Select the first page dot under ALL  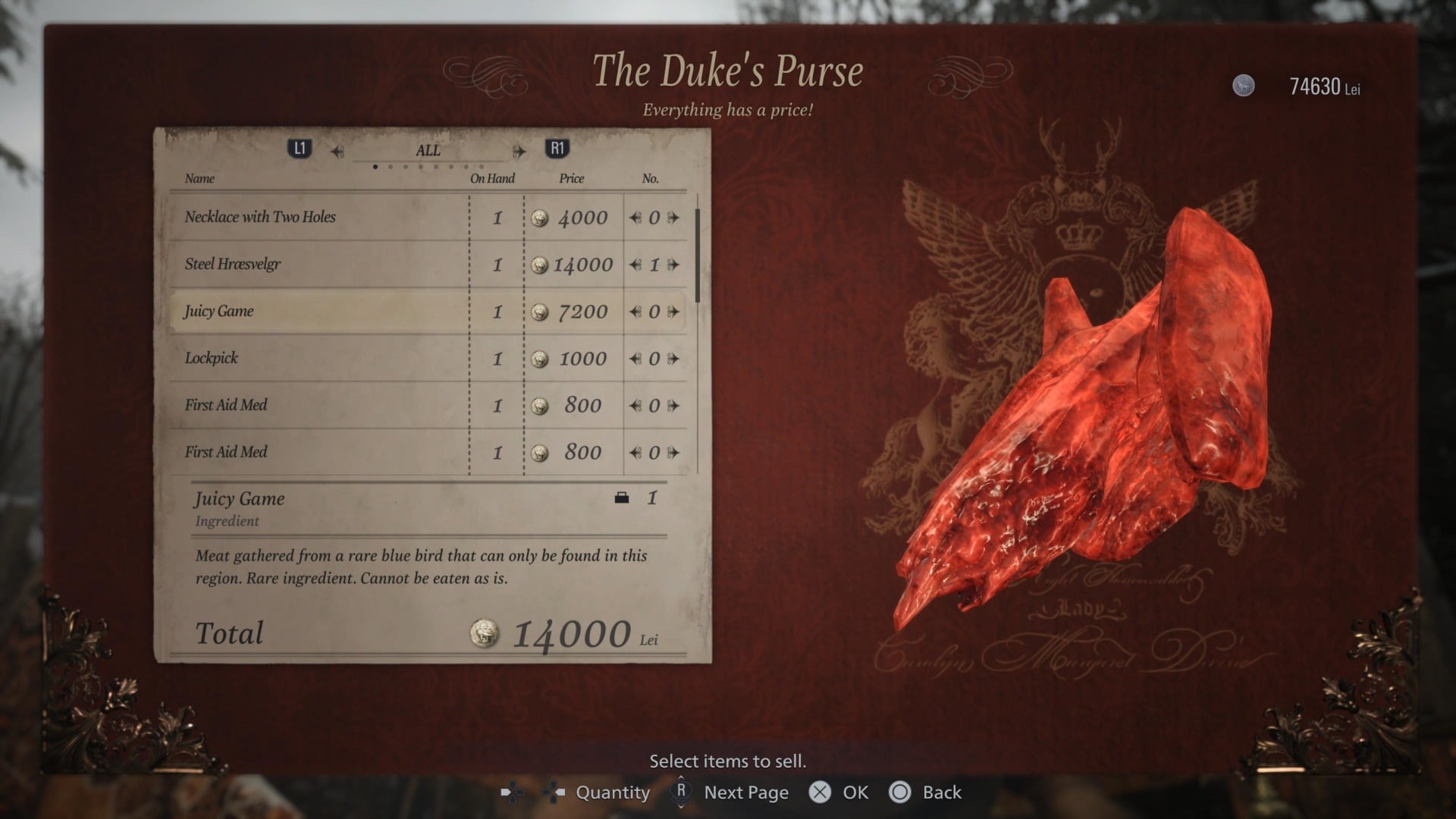point(375,166)
